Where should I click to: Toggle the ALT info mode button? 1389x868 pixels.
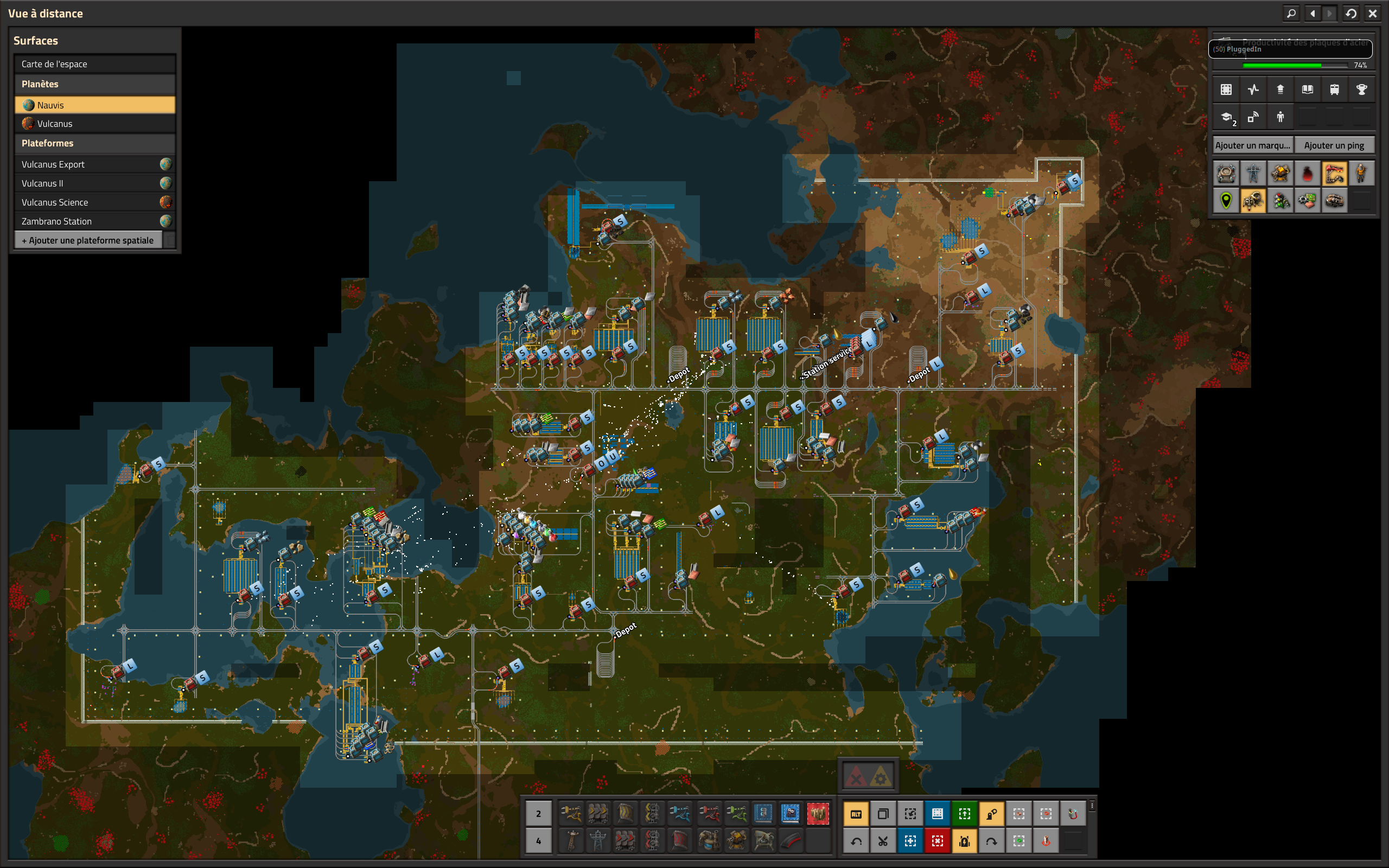click(x=856, y=813)
